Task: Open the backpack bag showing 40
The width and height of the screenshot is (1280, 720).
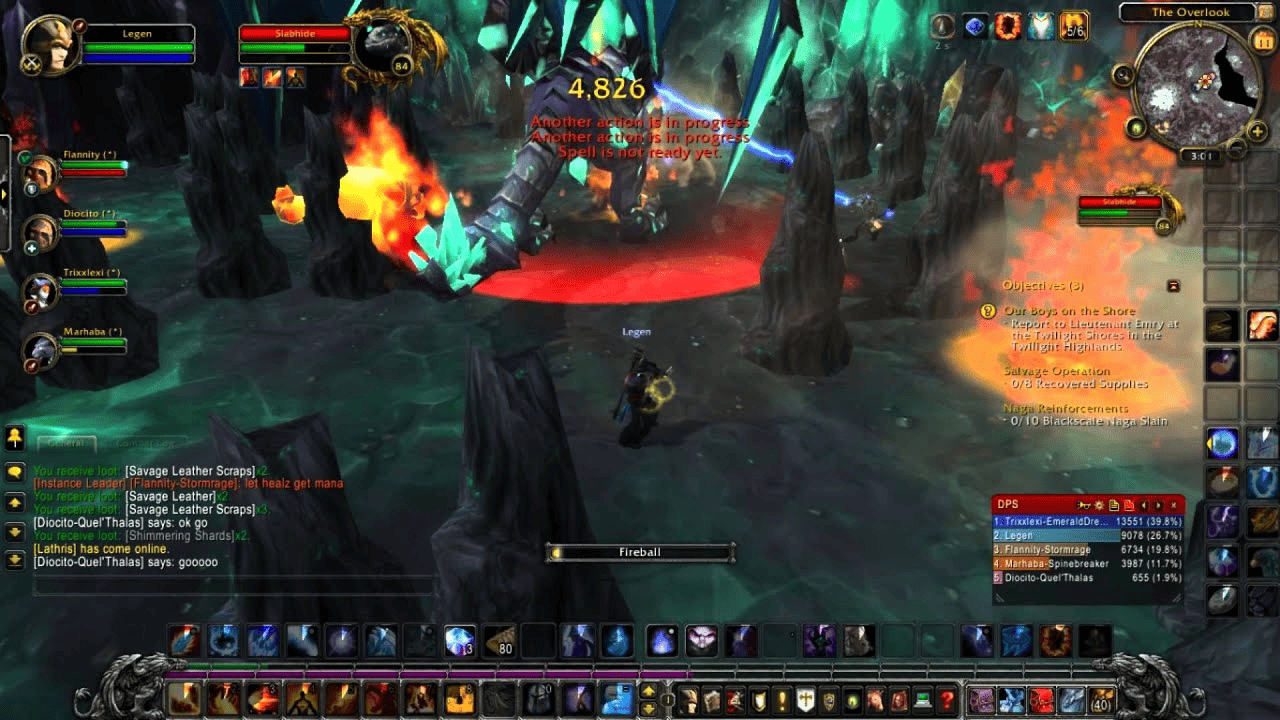Action: 1102,699
